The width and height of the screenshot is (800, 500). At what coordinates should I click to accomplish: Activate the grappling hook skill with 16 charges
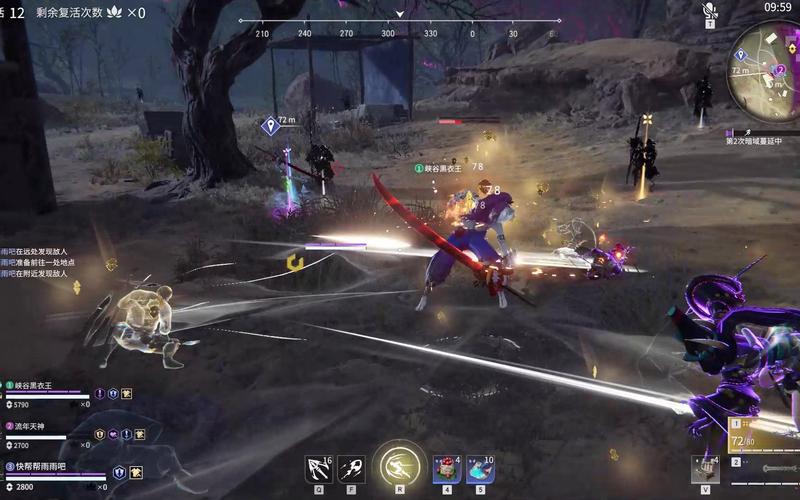coord(319,467)
